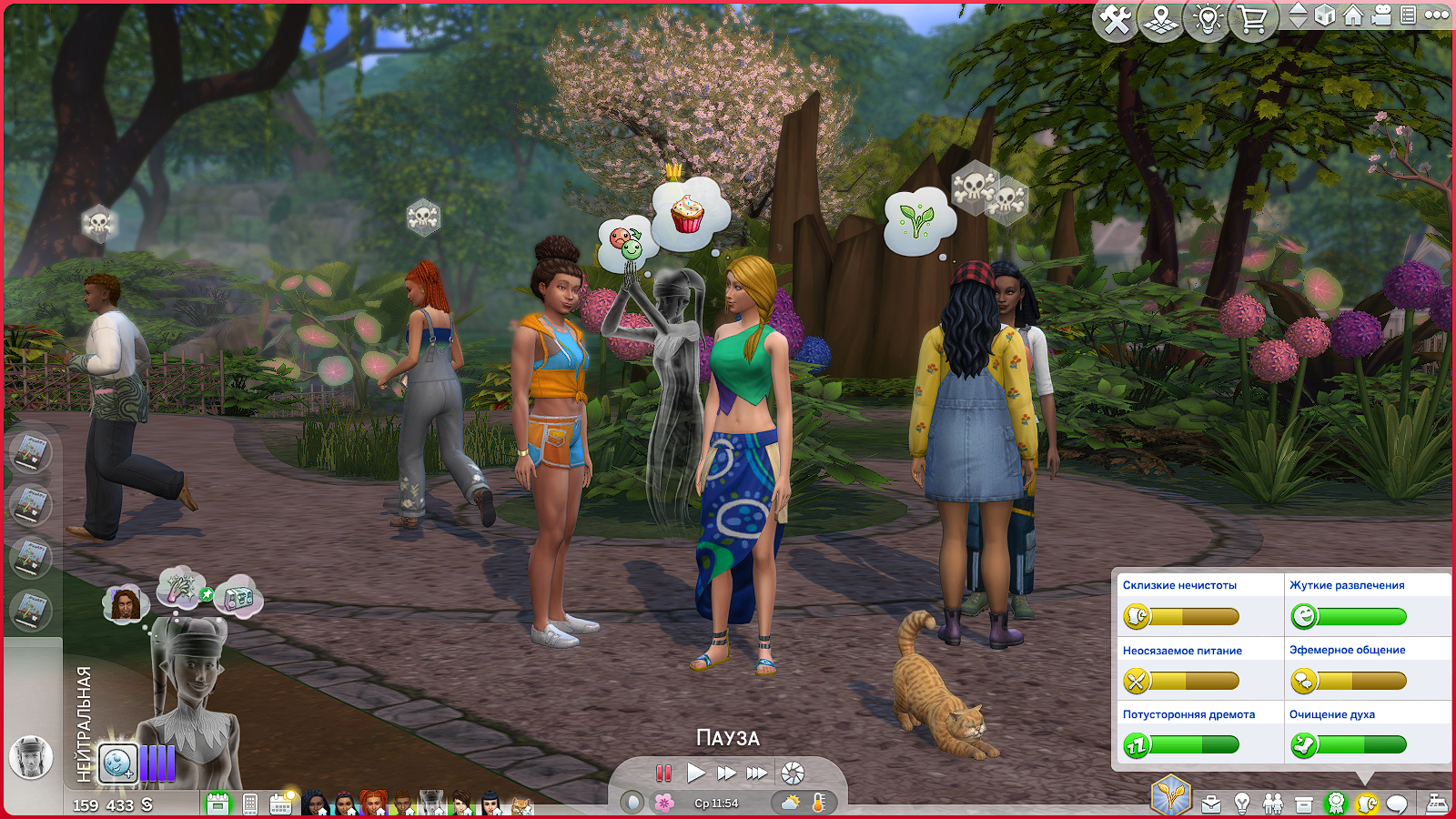Toggle the walls view cube icon
The image size is (1456, 819).
1325,15
